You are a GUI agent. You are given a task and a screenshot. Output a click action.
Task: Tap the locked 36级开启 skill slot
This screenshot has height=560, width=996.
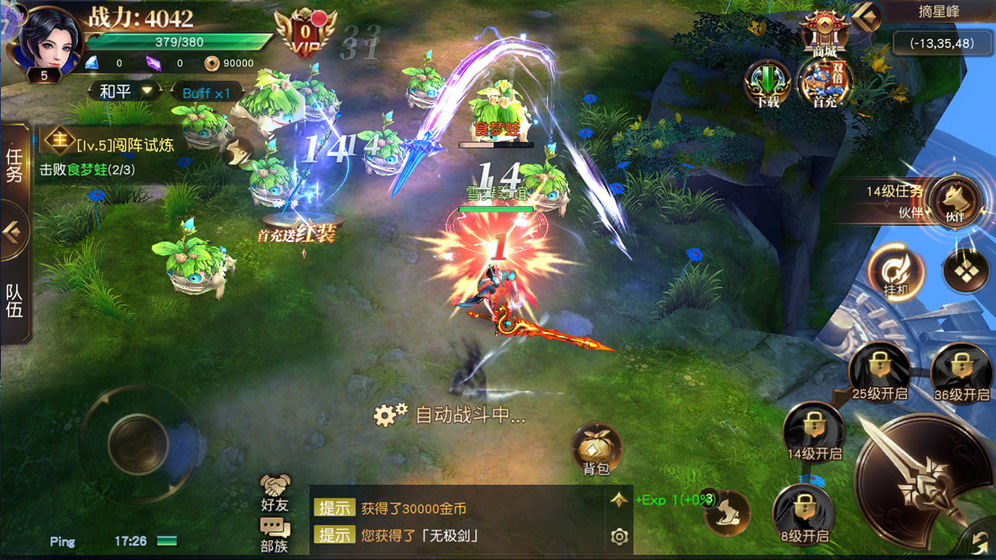960,369
